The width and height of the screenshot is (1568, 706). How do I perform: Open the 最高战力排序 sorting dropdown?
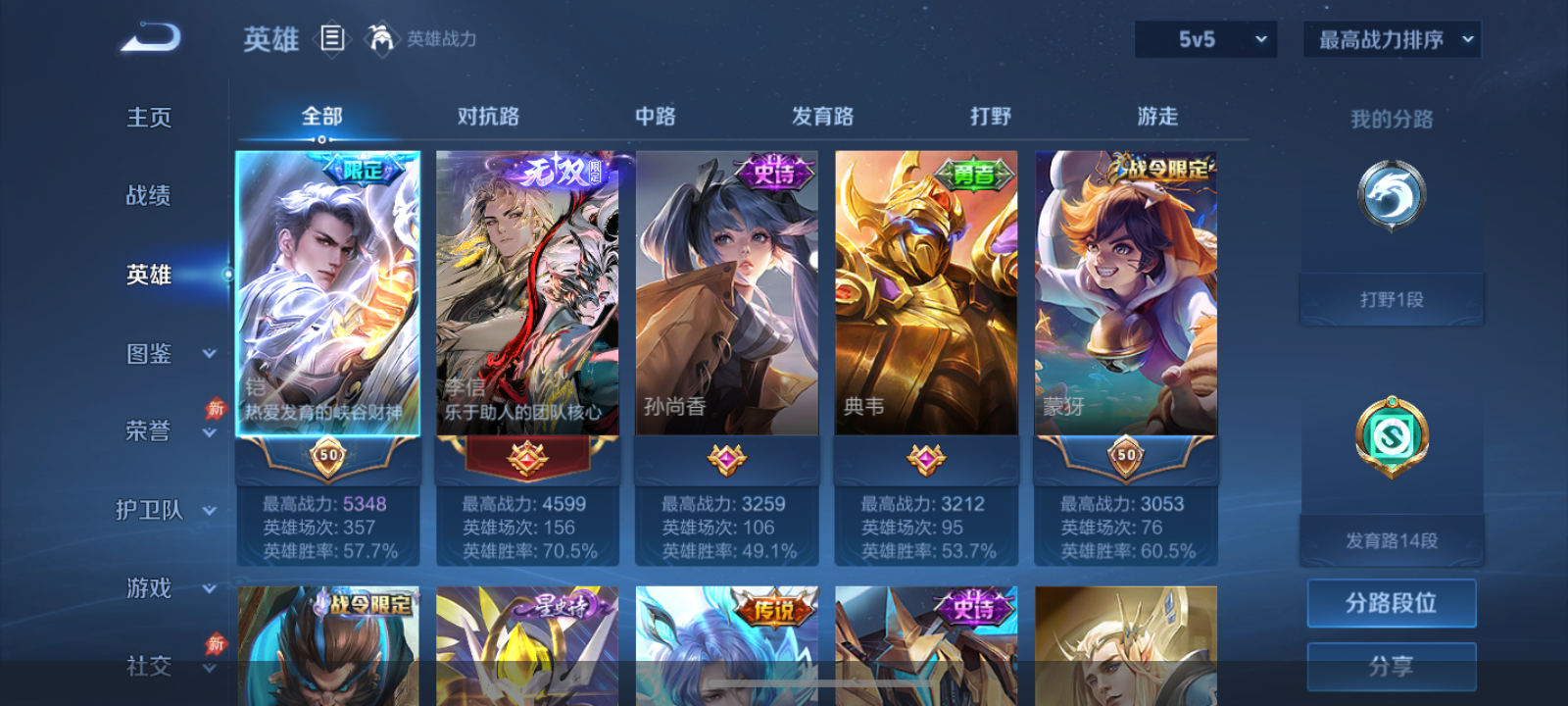point(1390,39)
